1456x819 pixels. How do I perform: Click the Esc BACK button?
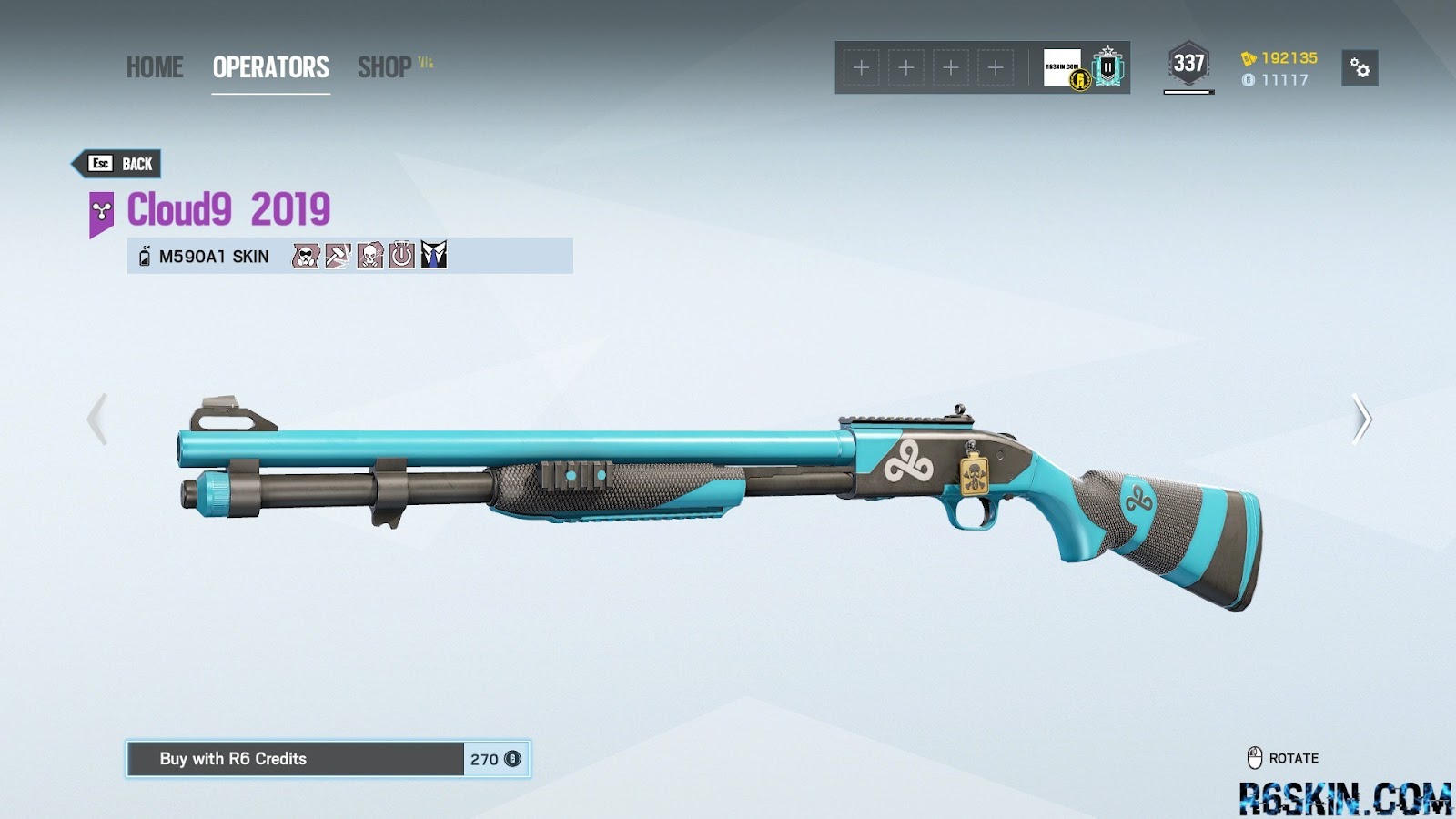point(118,164)
